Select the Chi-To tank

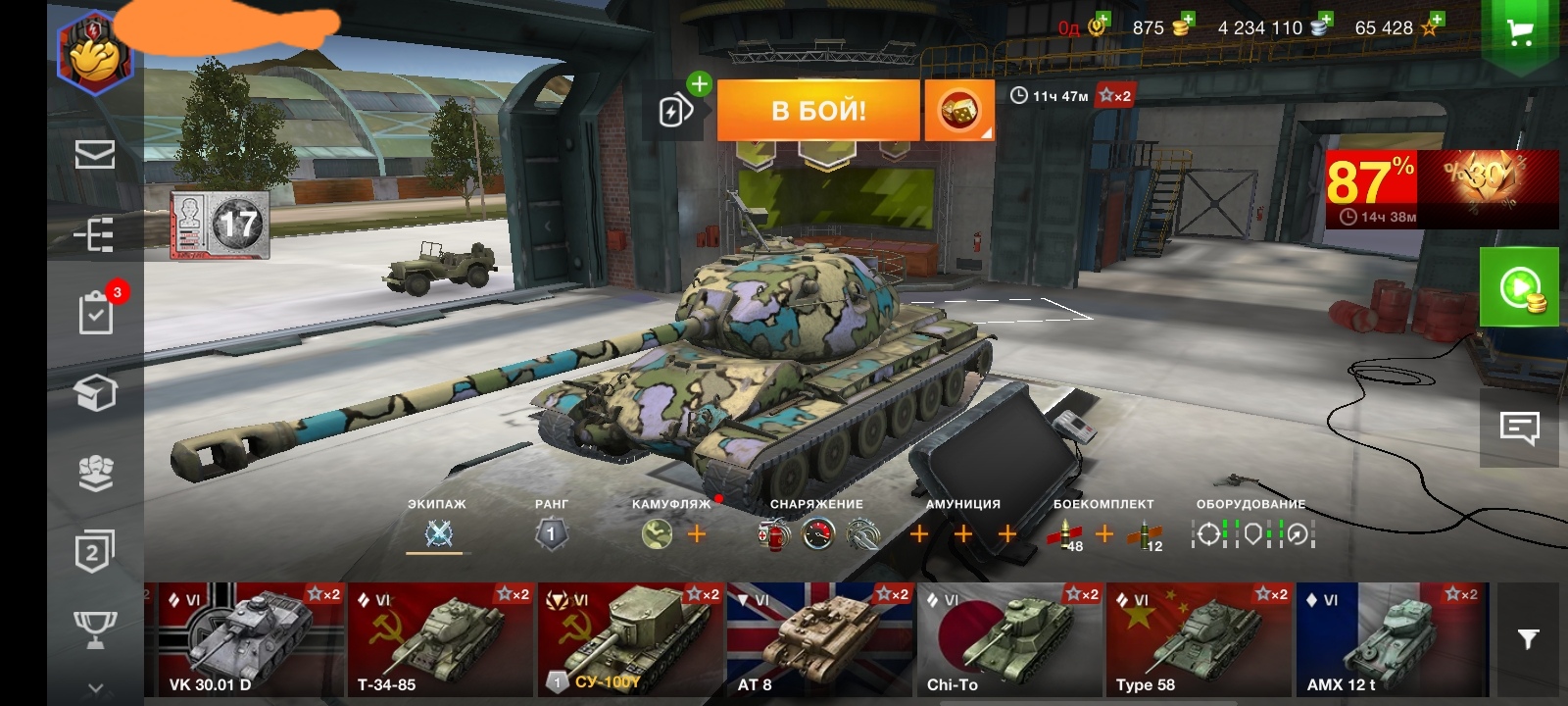pos(1009,639)
